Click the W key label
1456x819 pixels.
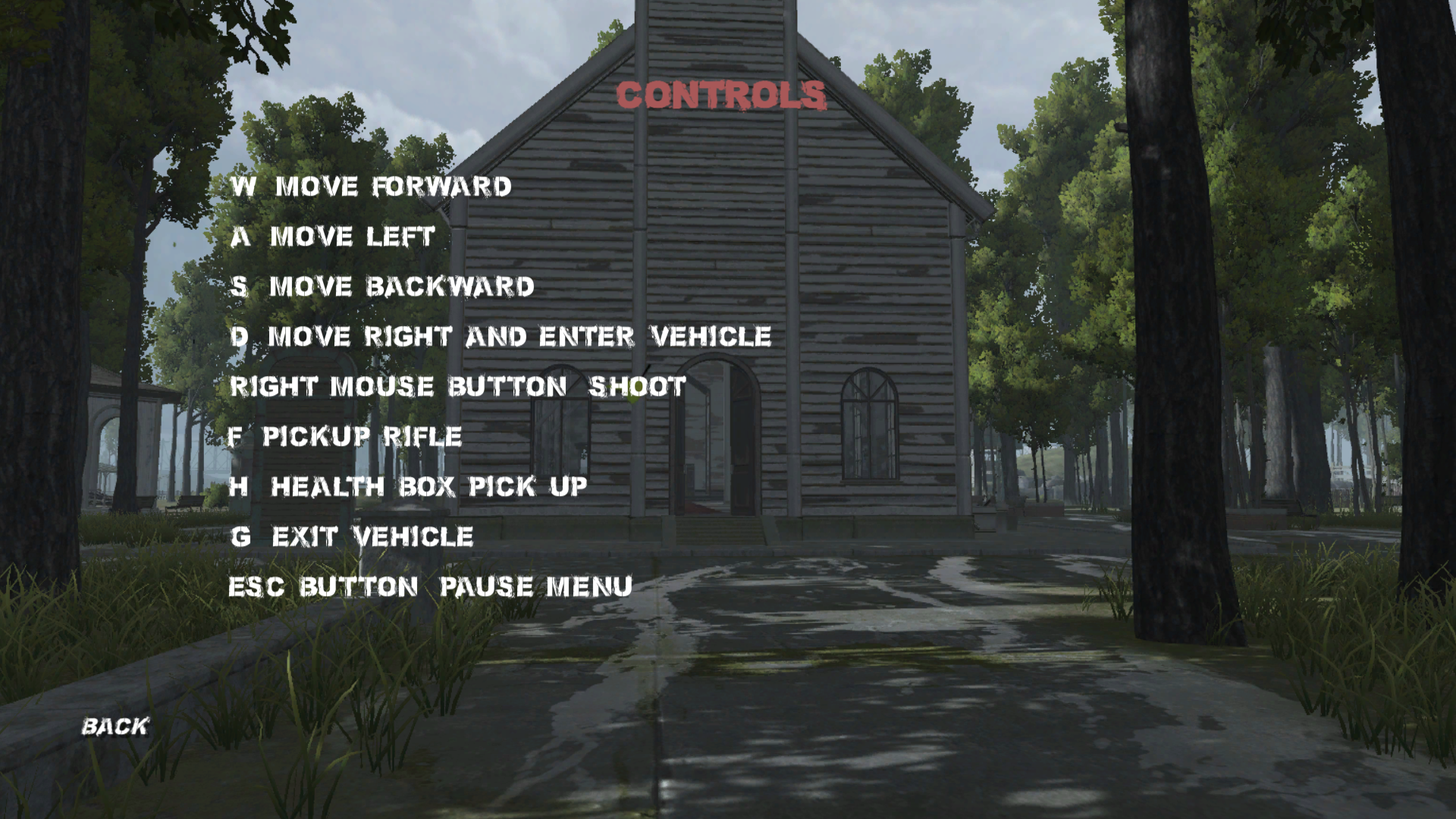pos(244,186)
